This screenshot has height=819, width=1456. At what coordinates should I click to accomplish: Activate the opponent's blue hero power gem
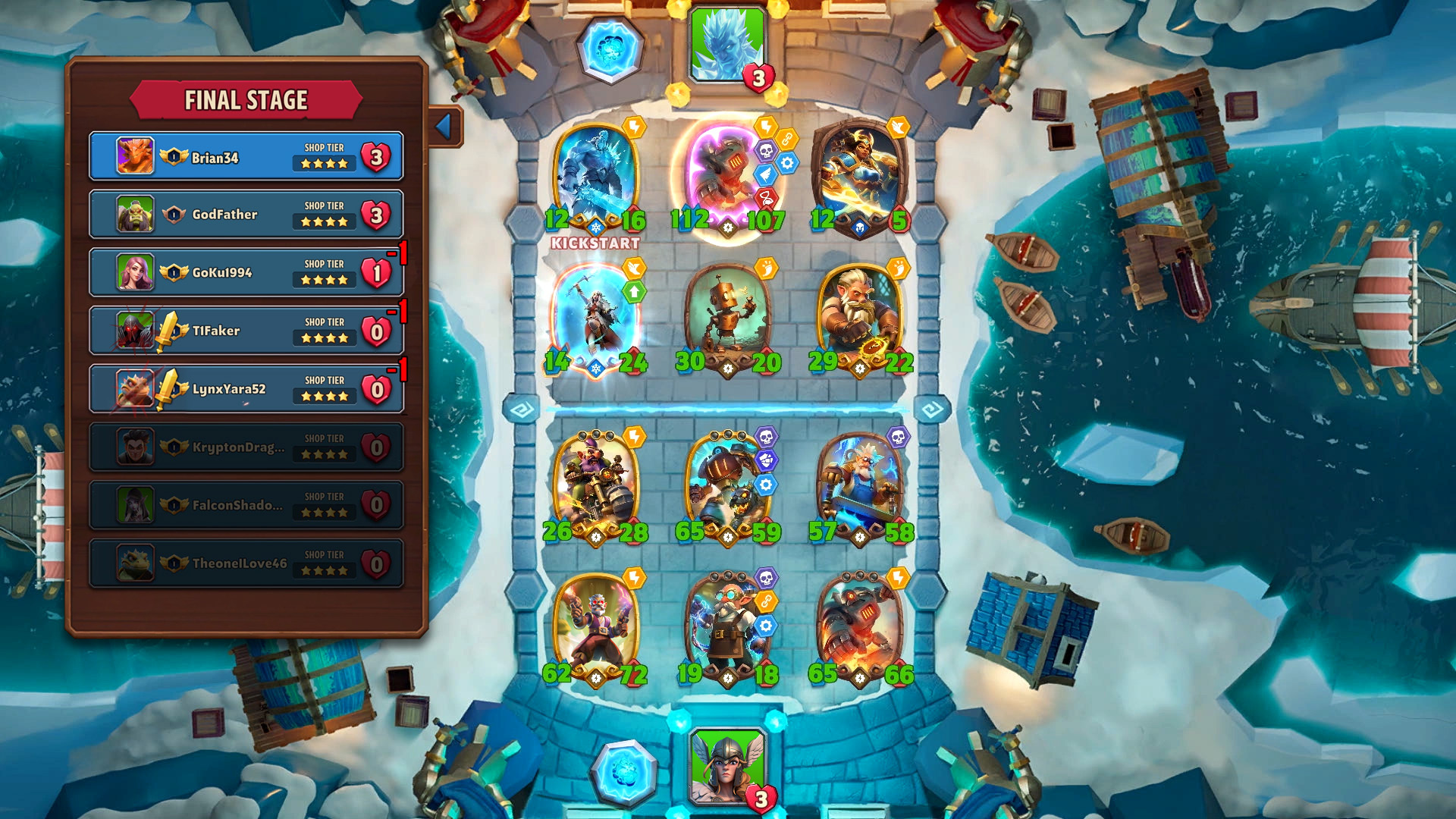click(610, 49)
